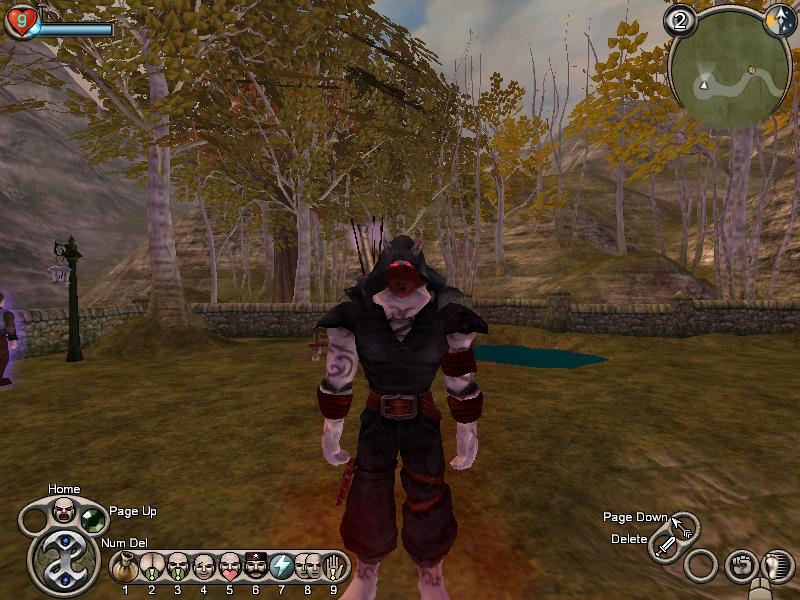Select the brown sack in slot 1

pos(126,567)
